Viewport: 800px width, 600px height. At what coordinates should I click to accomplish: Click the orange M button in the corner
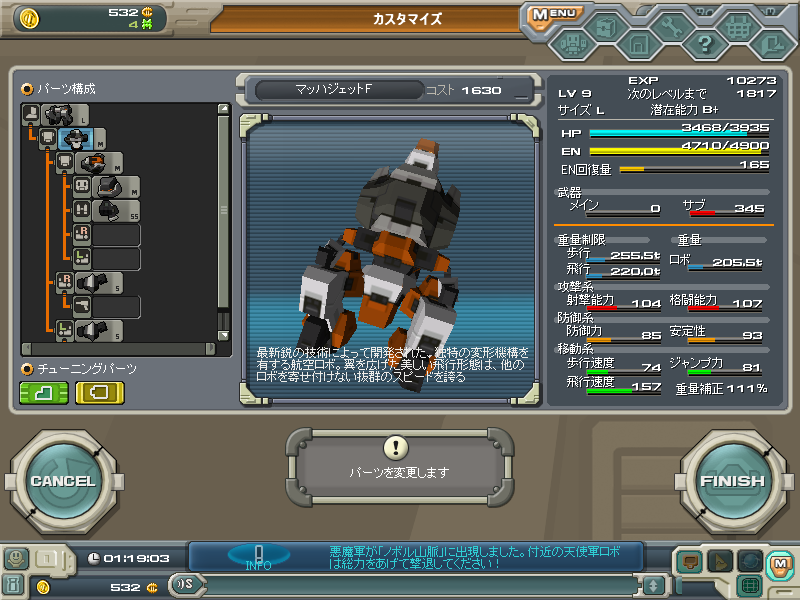[x=779, y=562]
